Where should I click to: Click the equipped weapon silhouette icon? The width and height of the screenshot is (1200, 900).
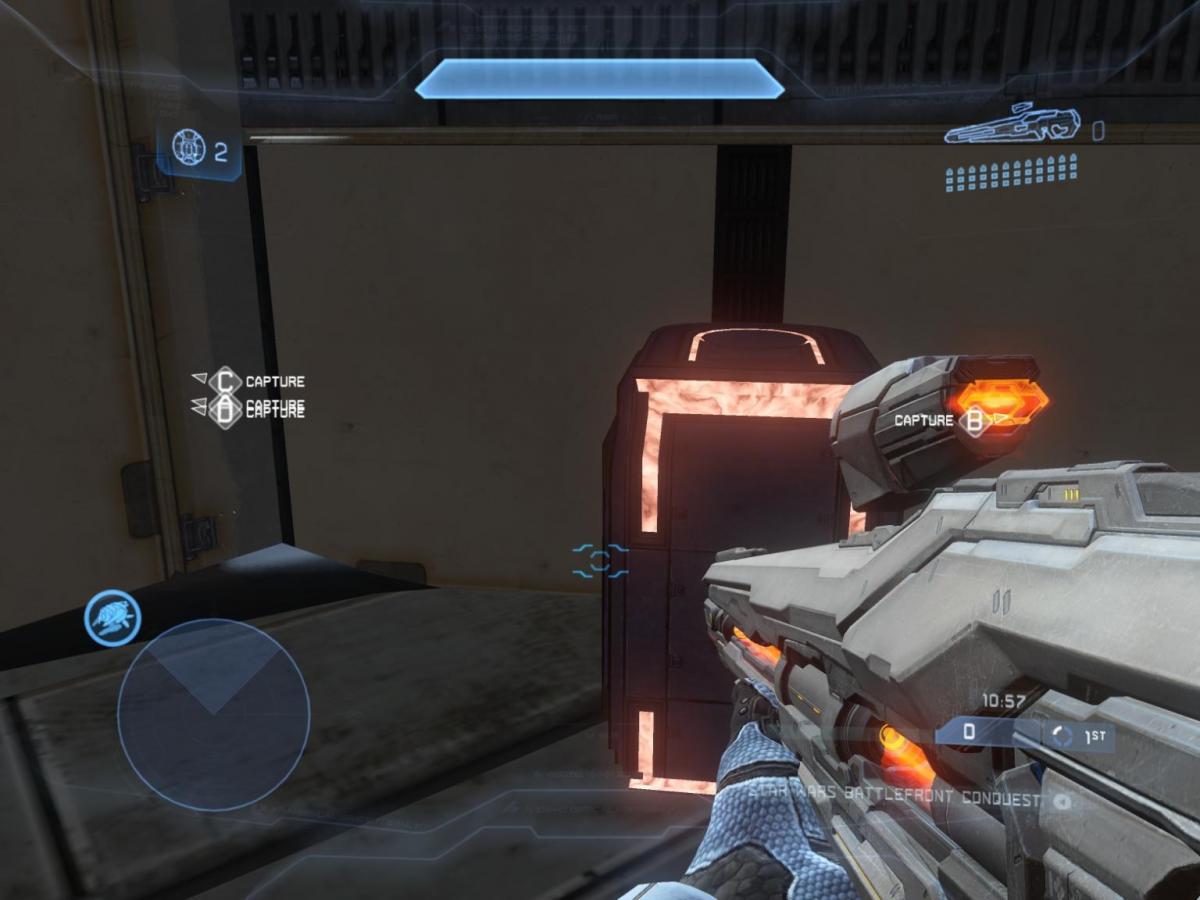[x=1012, y=125]
